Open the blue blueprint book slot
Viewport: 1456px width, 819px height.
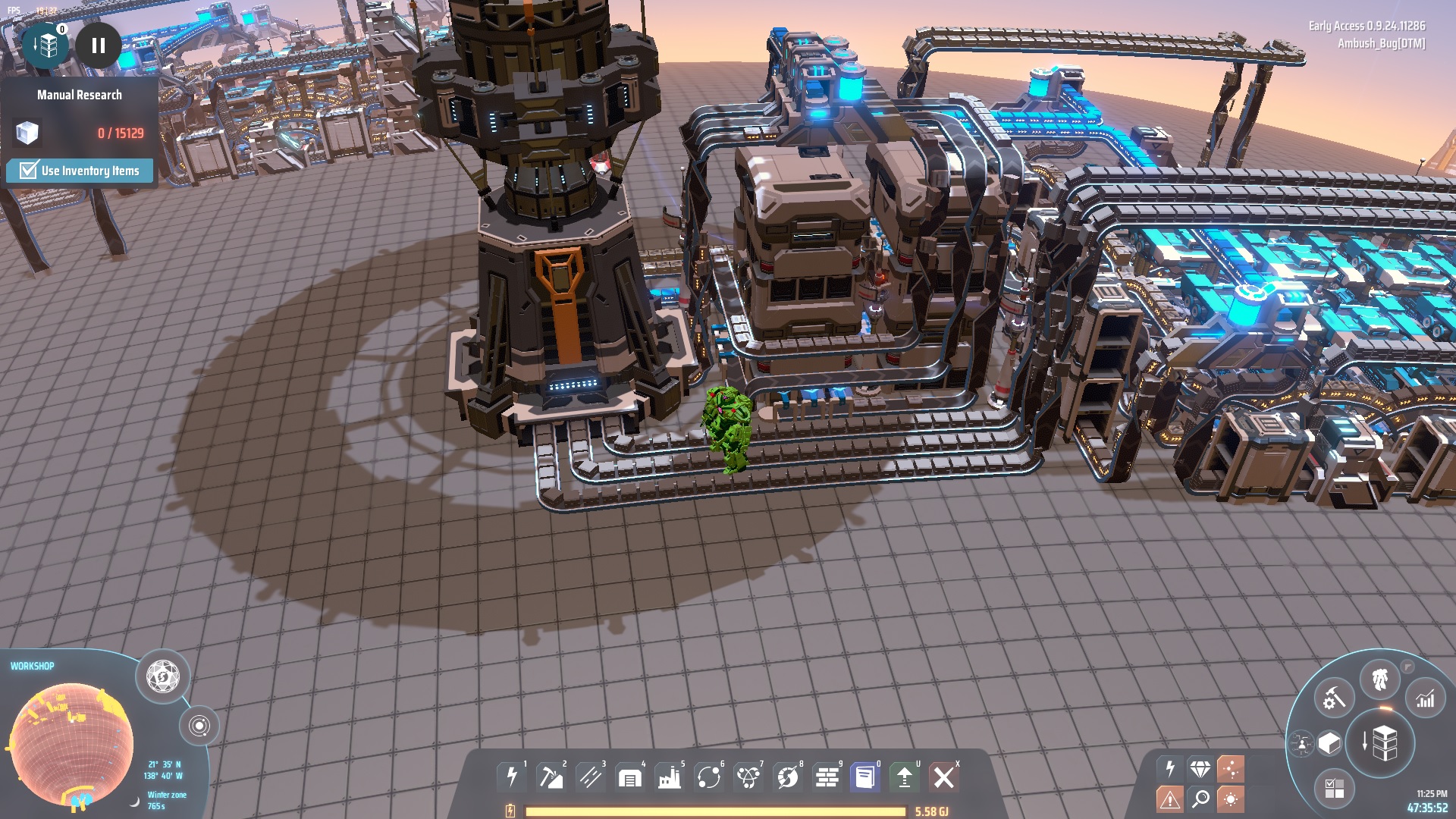864,777
